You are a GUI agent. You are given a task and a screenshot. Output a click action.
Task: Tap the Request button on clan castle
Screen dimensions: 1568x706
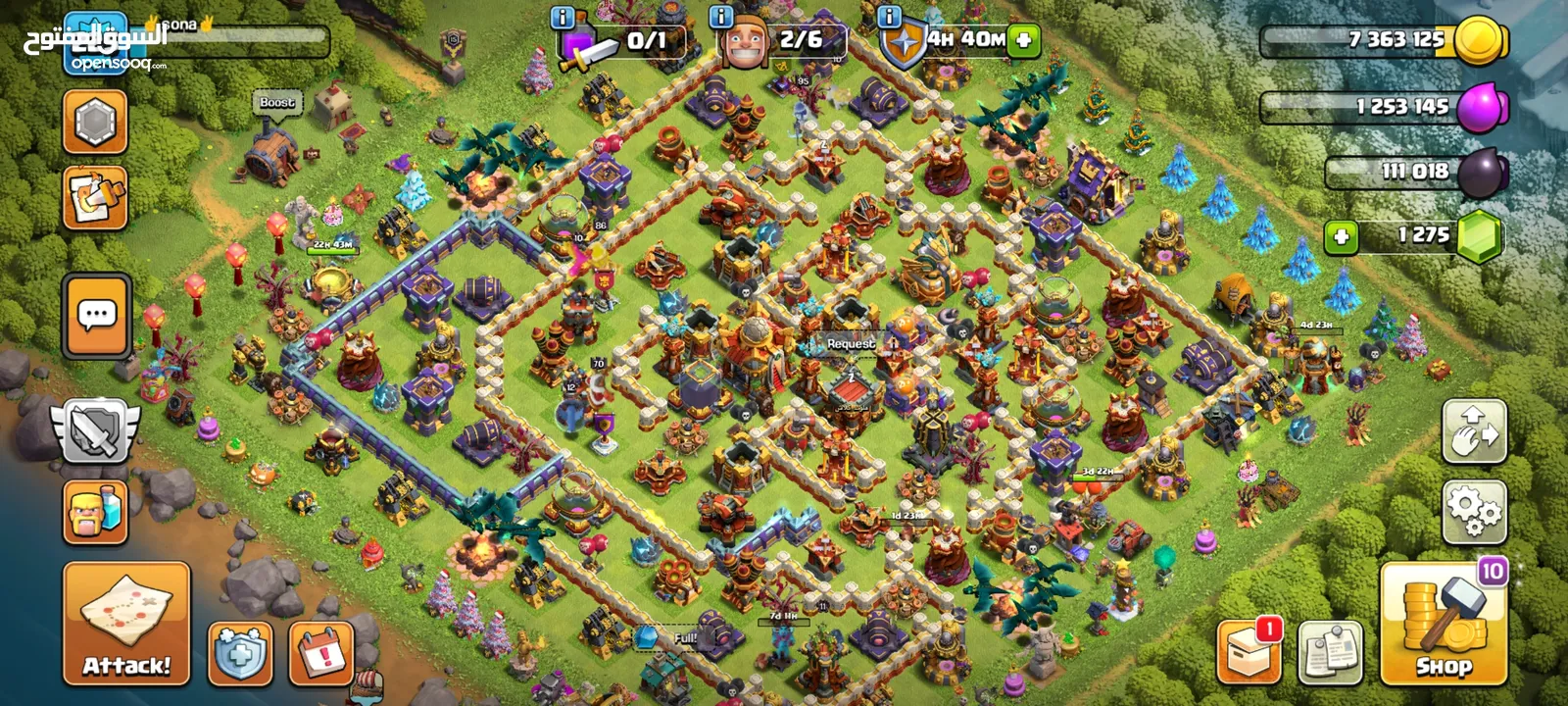850,344
